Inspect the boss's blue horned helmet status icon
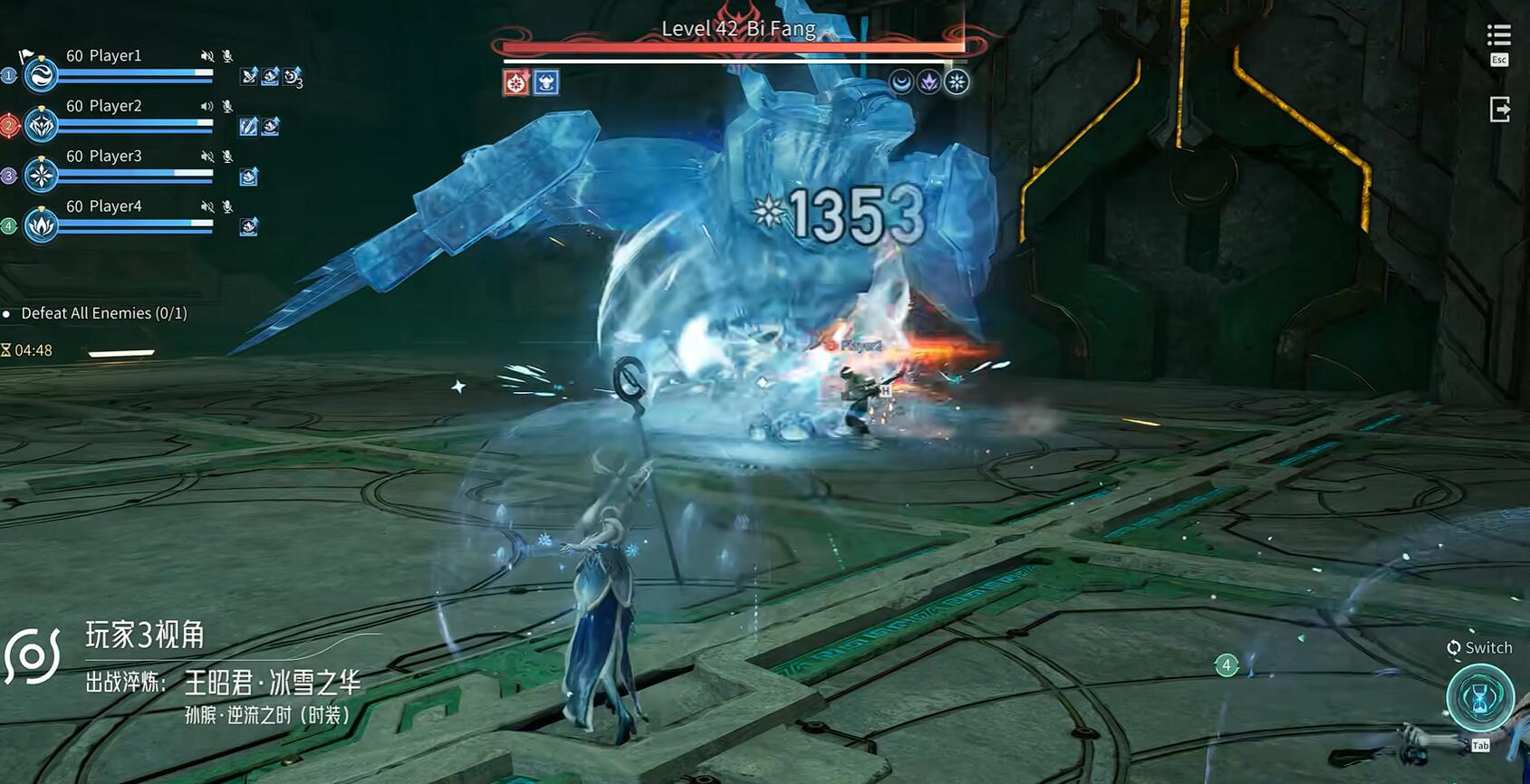Screen dimensions: 1530x784 tap(545, 83)
